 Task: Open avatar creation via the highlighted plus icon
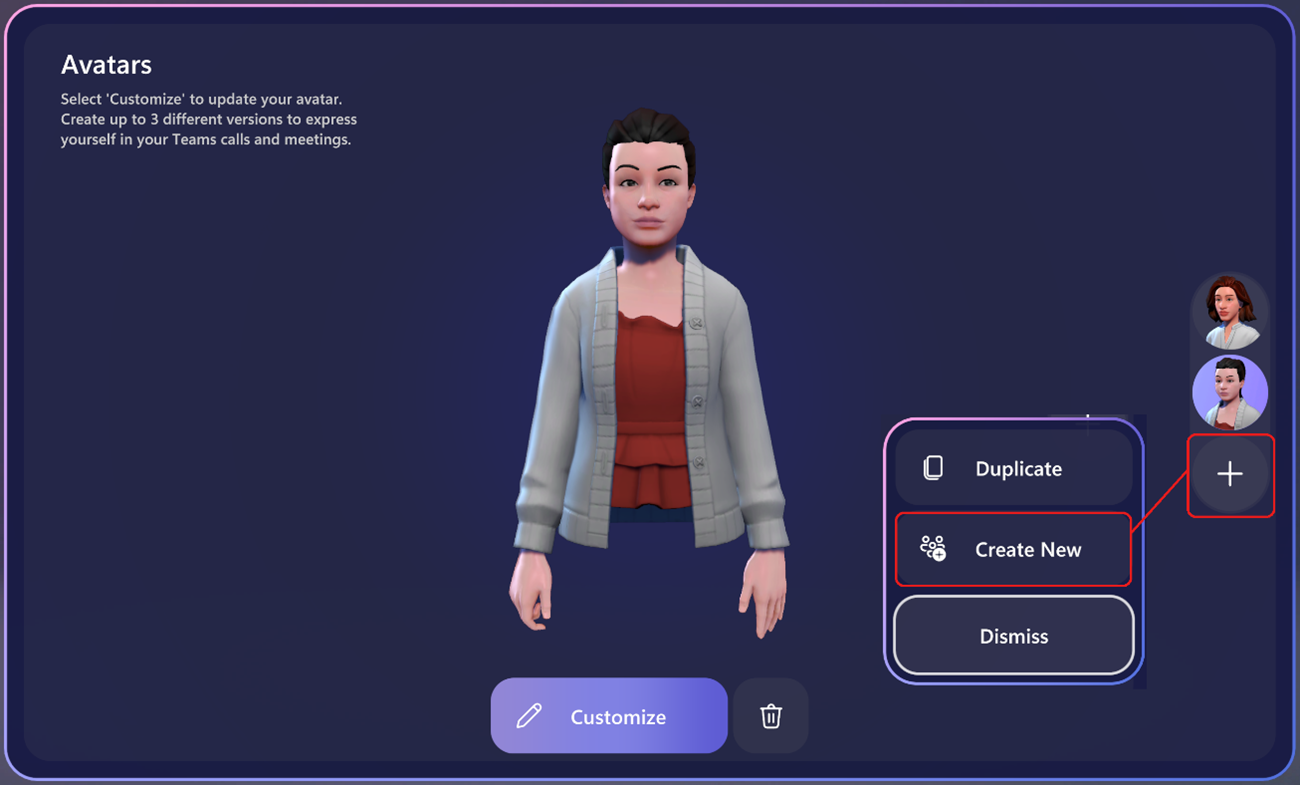(x=1230, y=474)
